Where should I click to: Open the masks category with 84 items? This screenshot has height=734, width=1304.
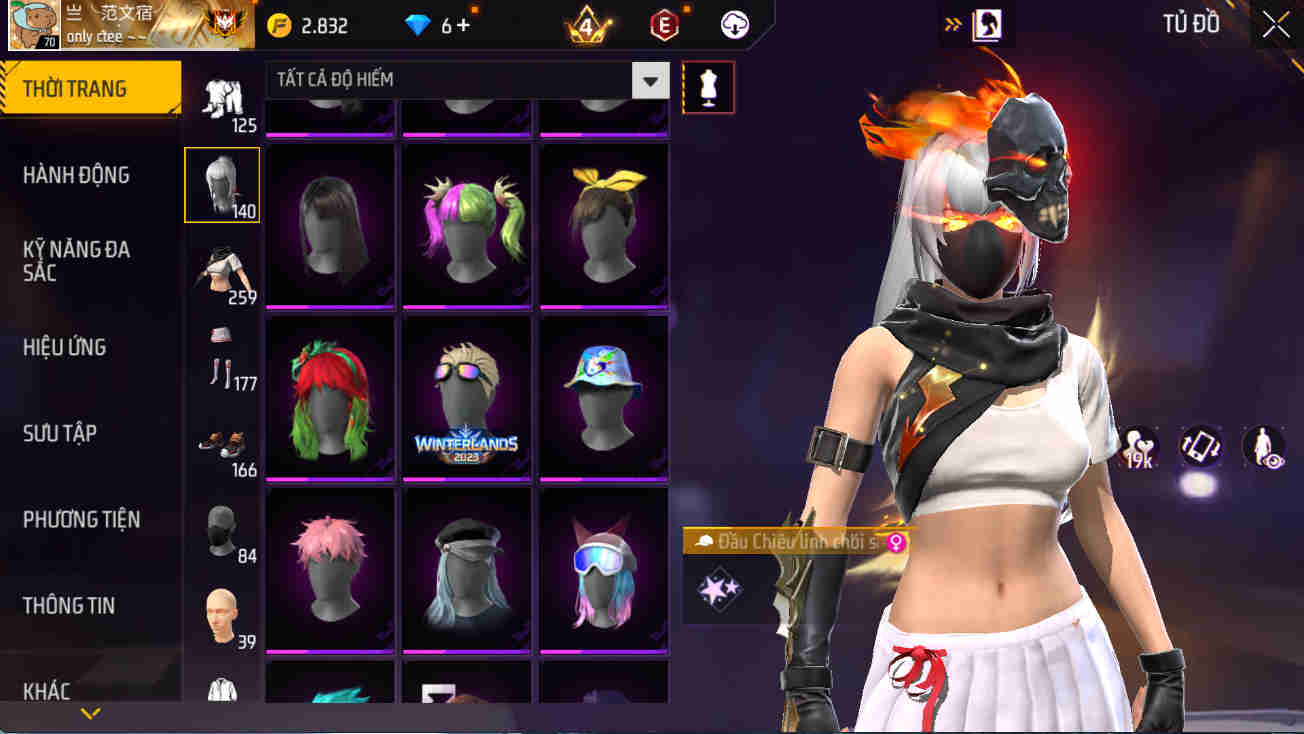(221, 528)
